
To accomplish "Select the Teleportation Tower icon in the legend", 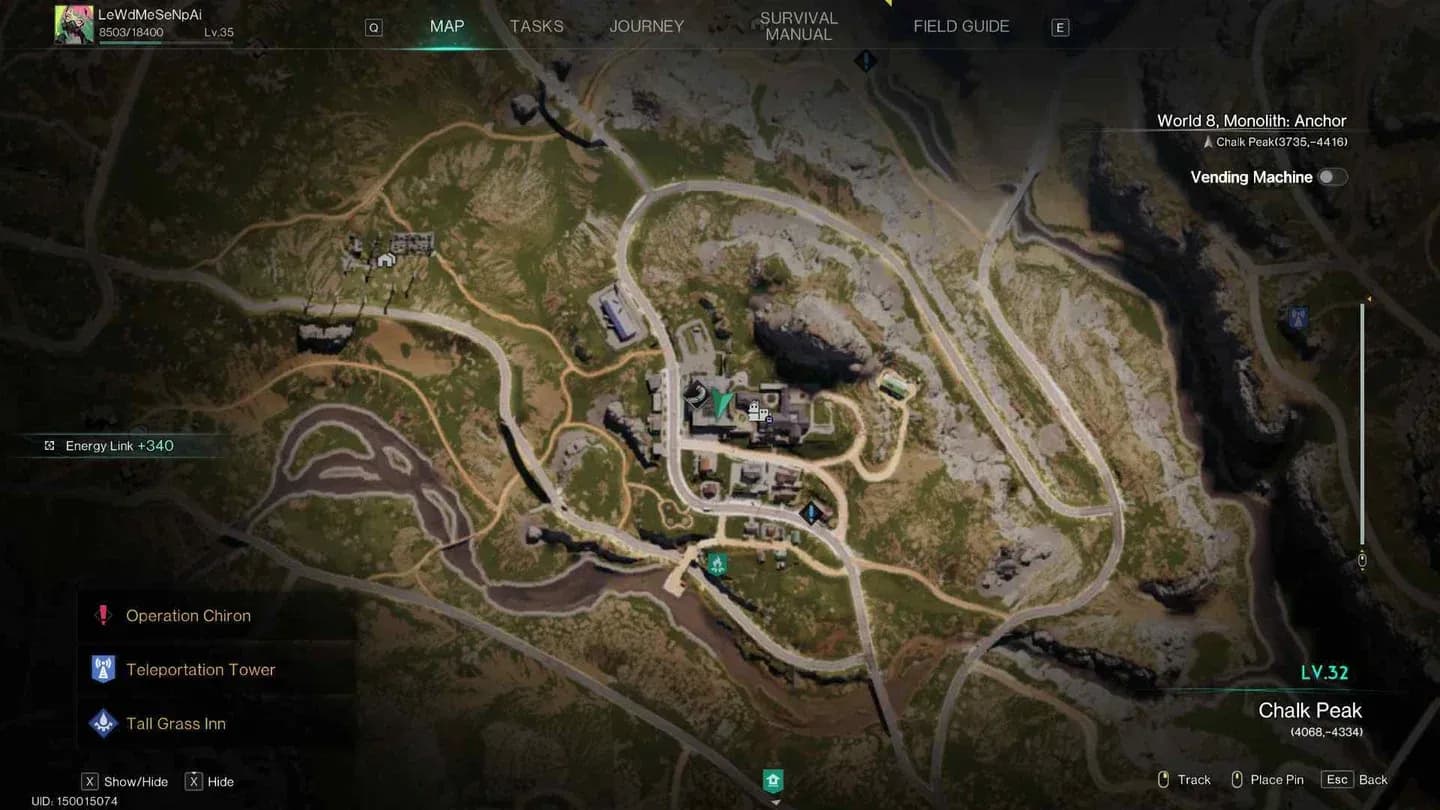I will click(104, 669).
